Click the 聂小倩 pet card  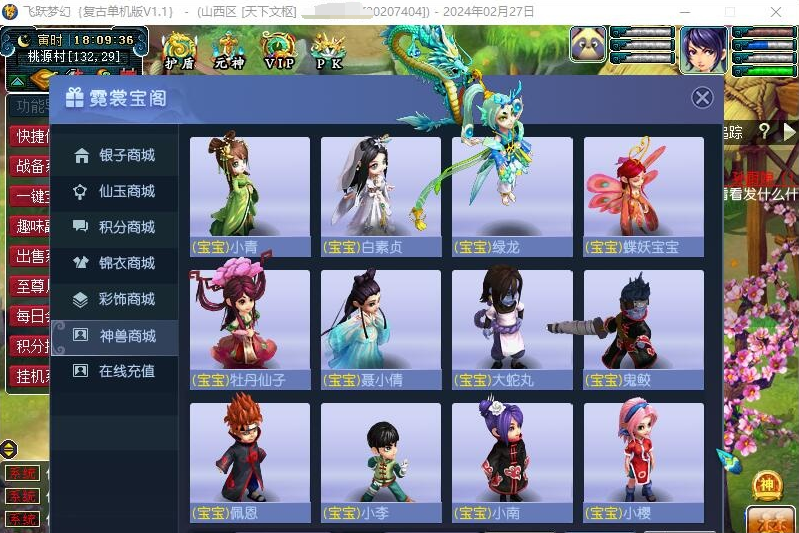point(381,329)
